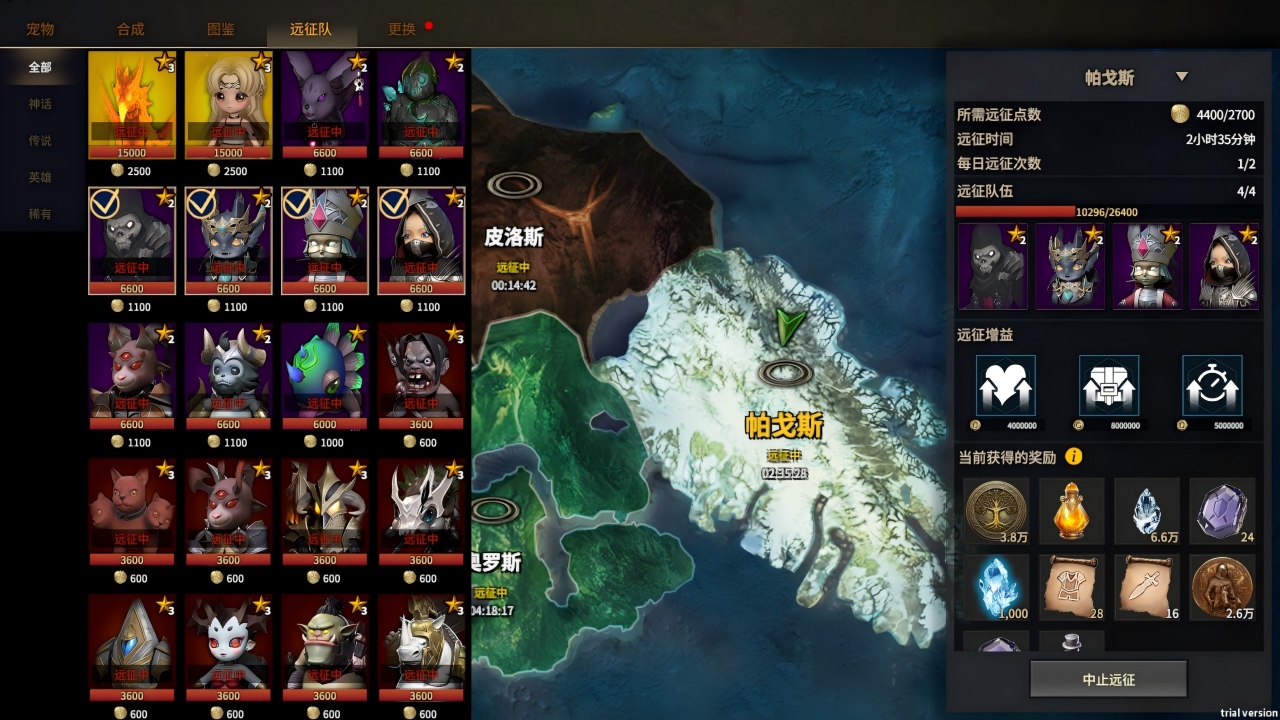Select the 更换 tab
The image size is (1280, 720).
402,29
